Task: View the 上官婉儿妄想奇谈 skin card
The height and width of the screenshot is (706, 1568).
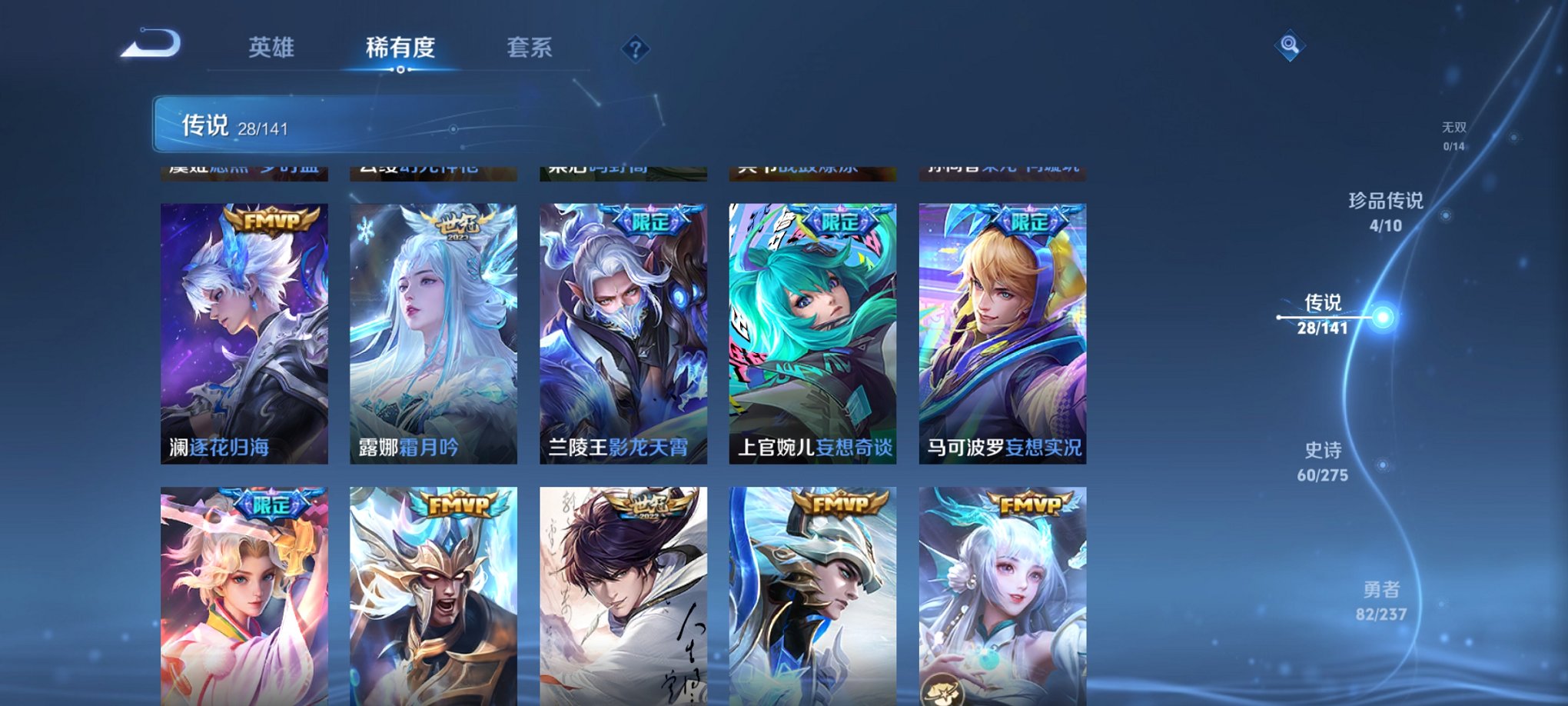Action: [813, 331]
